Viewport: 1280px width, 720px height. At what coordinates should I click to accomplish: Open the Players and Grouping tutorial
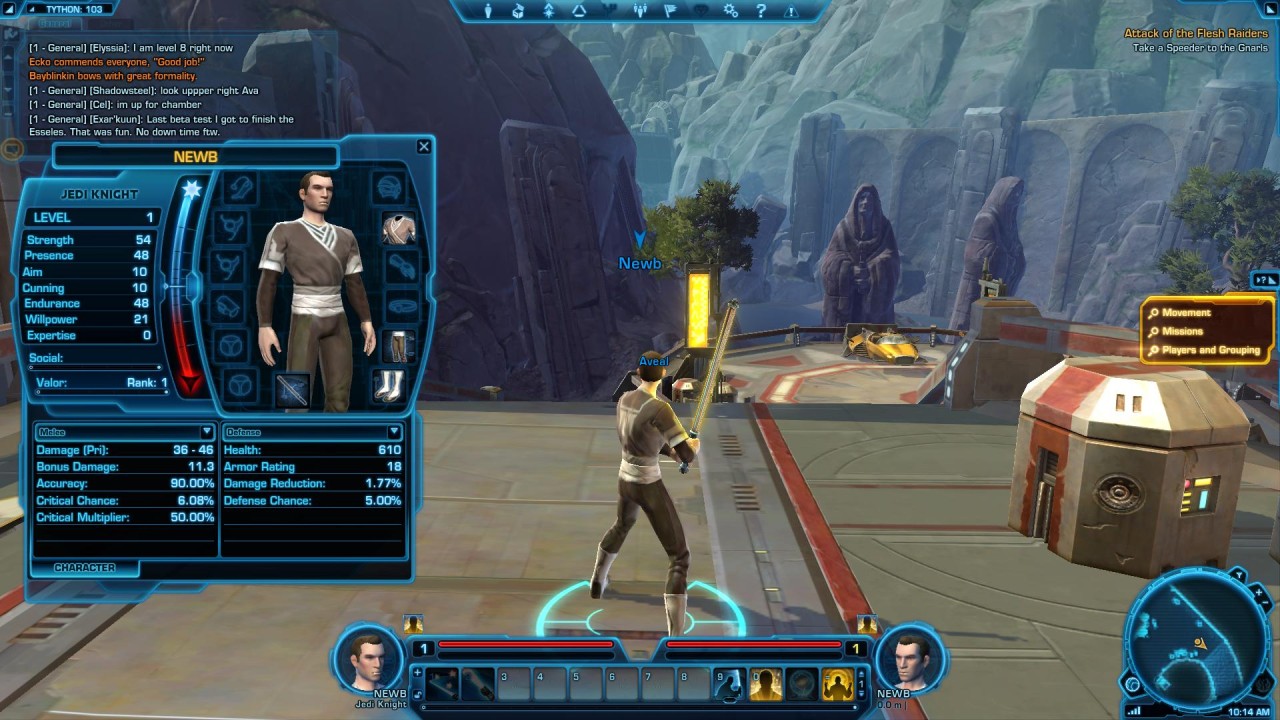(1210, 350)
